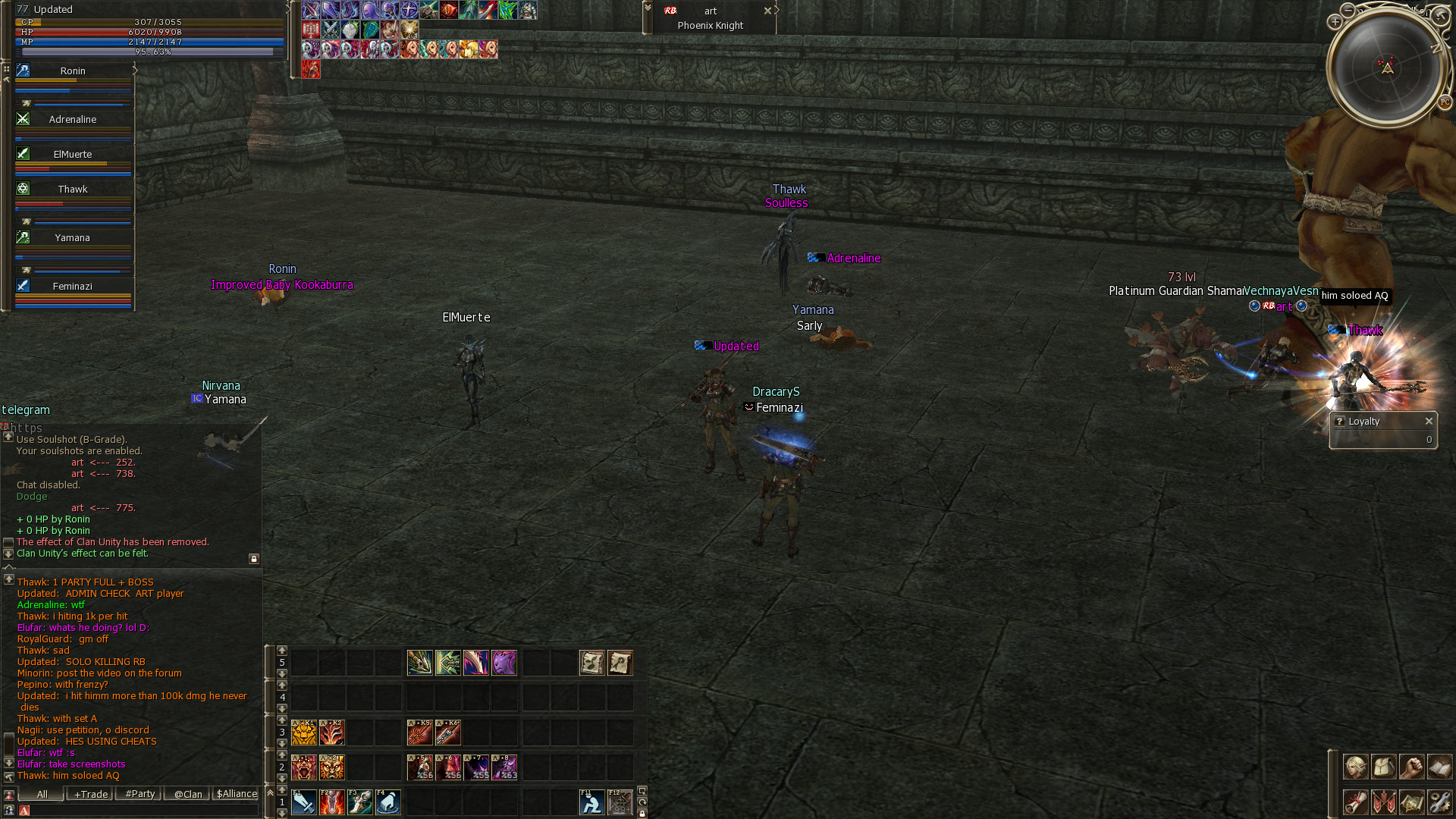Open the inventory bag icon

(1383, 767)
